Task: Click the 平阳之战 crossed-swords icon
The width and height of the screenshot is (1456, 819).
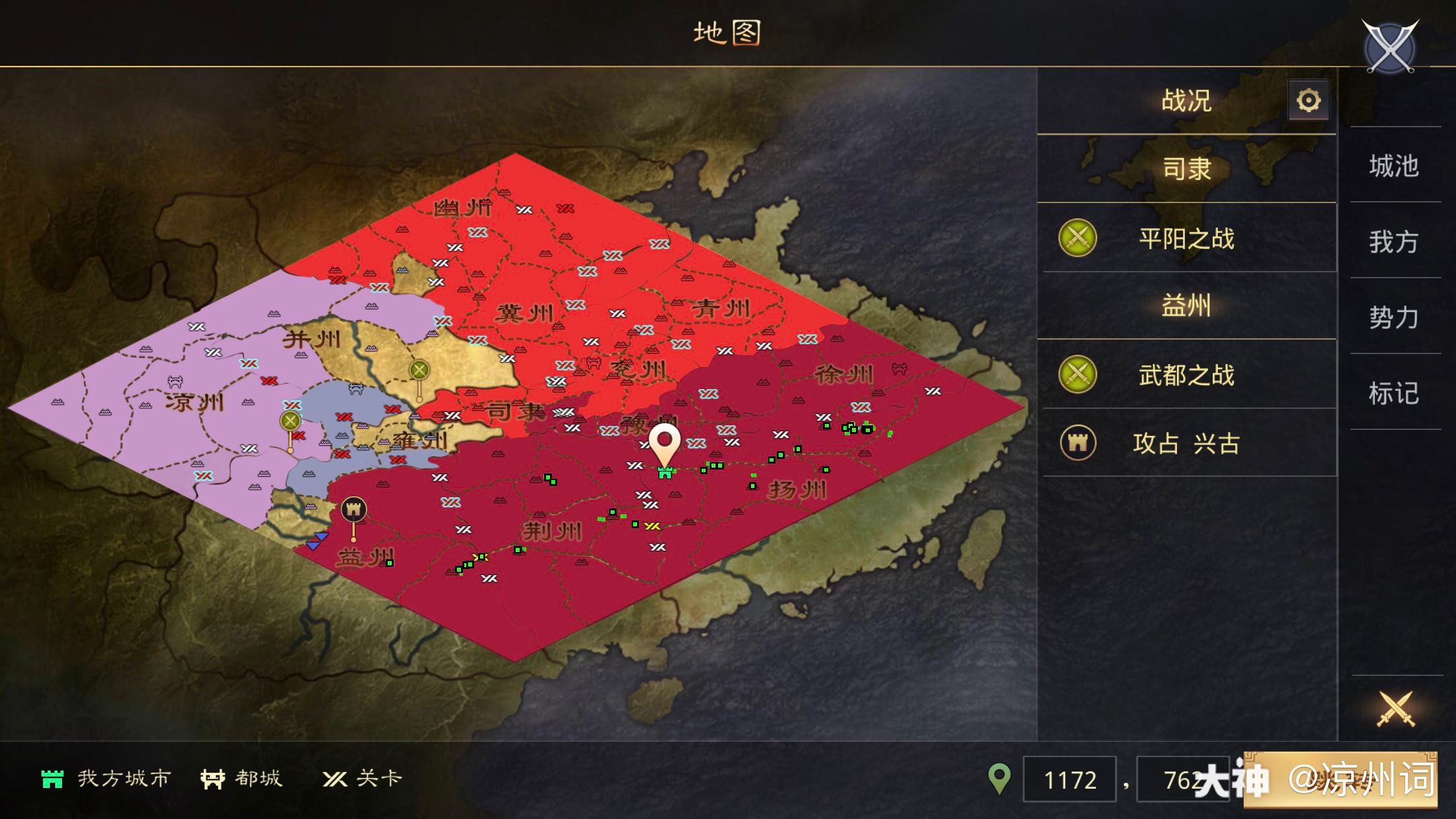Action: pyautogui.click(x=1077, y=239)
